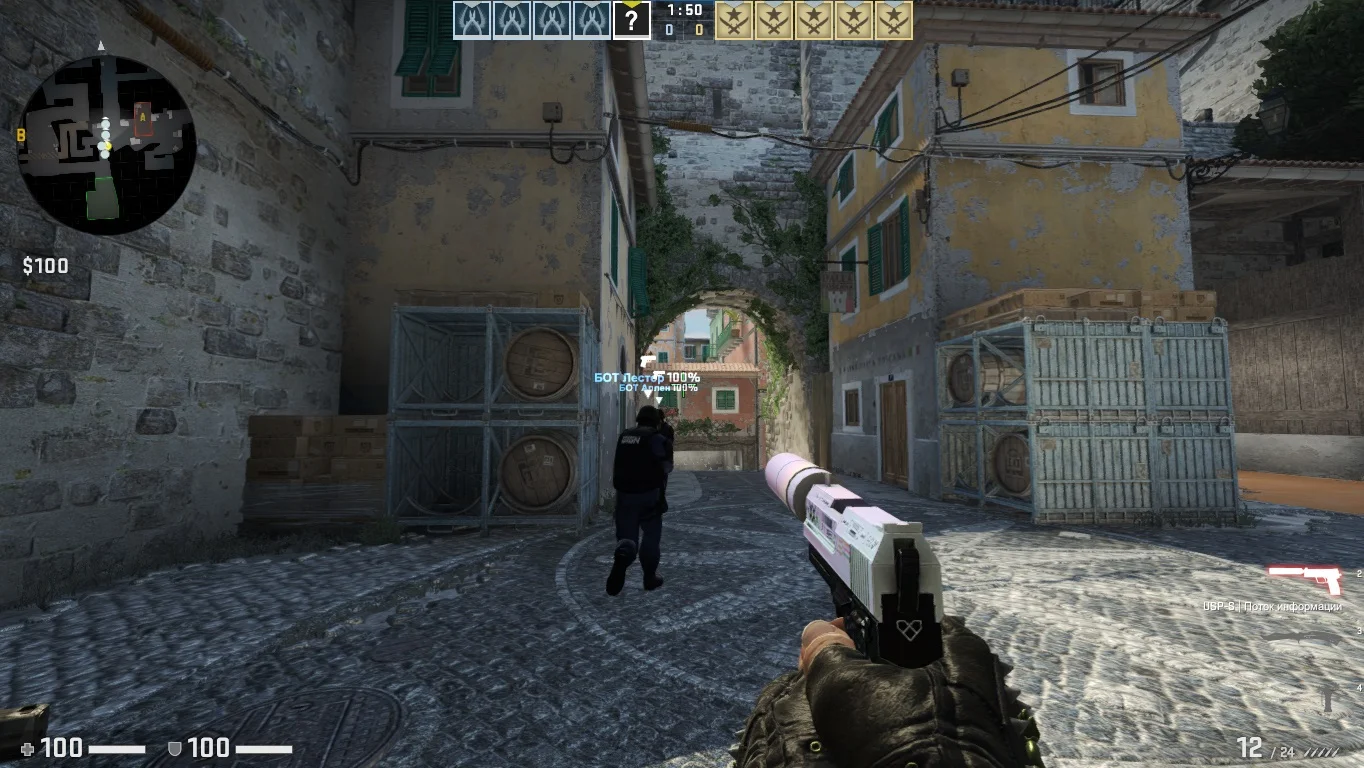1364x768 pixels.
Task: Select the USP-S pistol weapon icon
Action: point(1305,579)
